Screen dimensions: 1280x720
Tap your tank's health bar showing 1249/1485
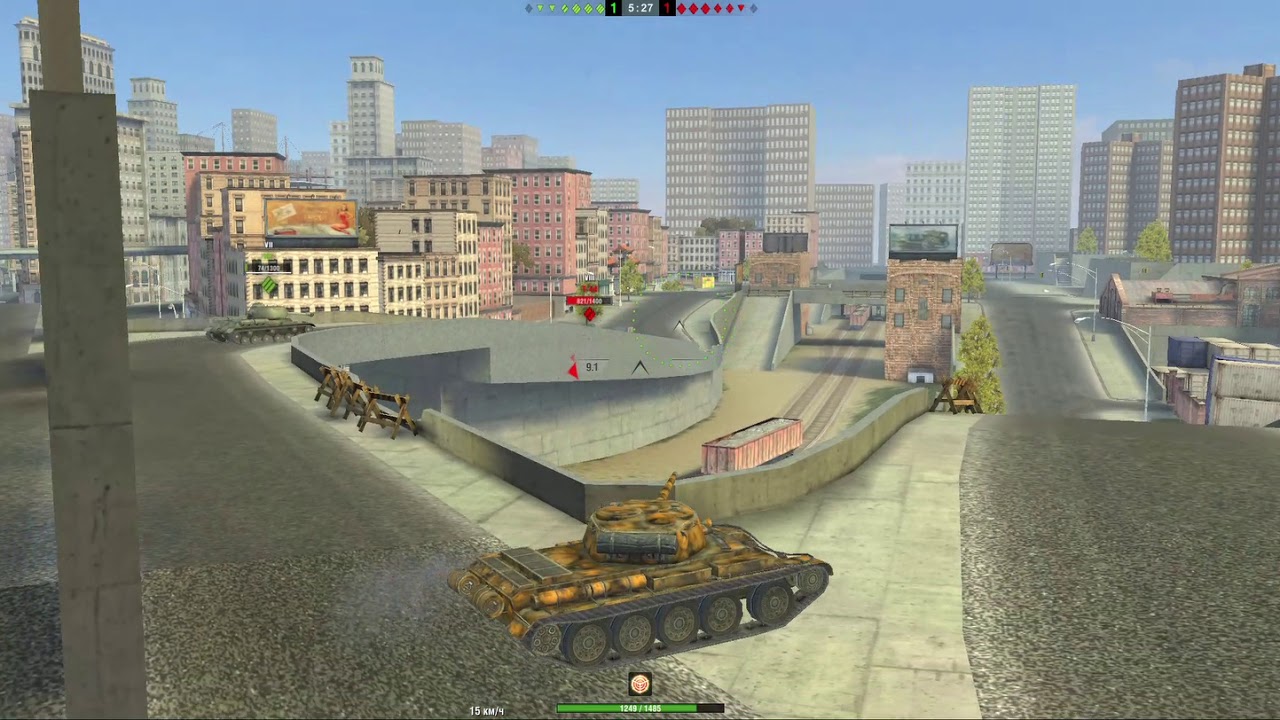click(x=638, y=706)
